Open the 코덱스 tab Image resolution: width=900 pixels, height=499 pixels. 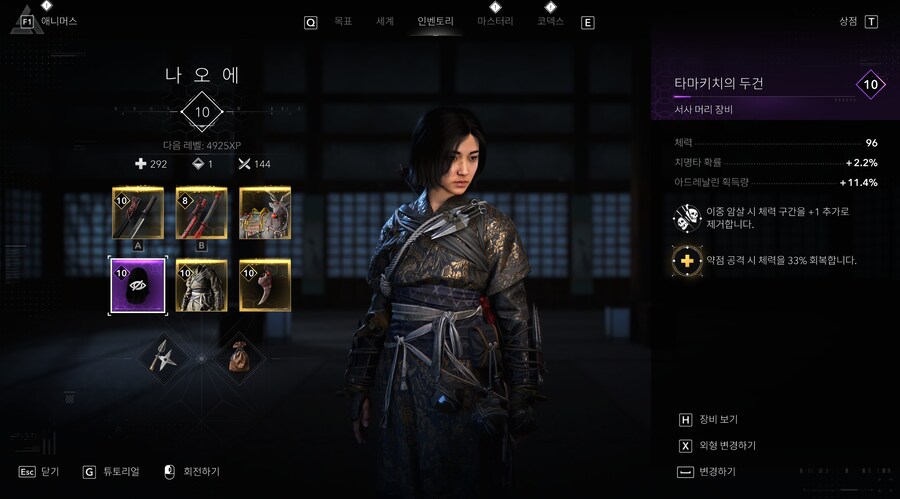point(550,21)
